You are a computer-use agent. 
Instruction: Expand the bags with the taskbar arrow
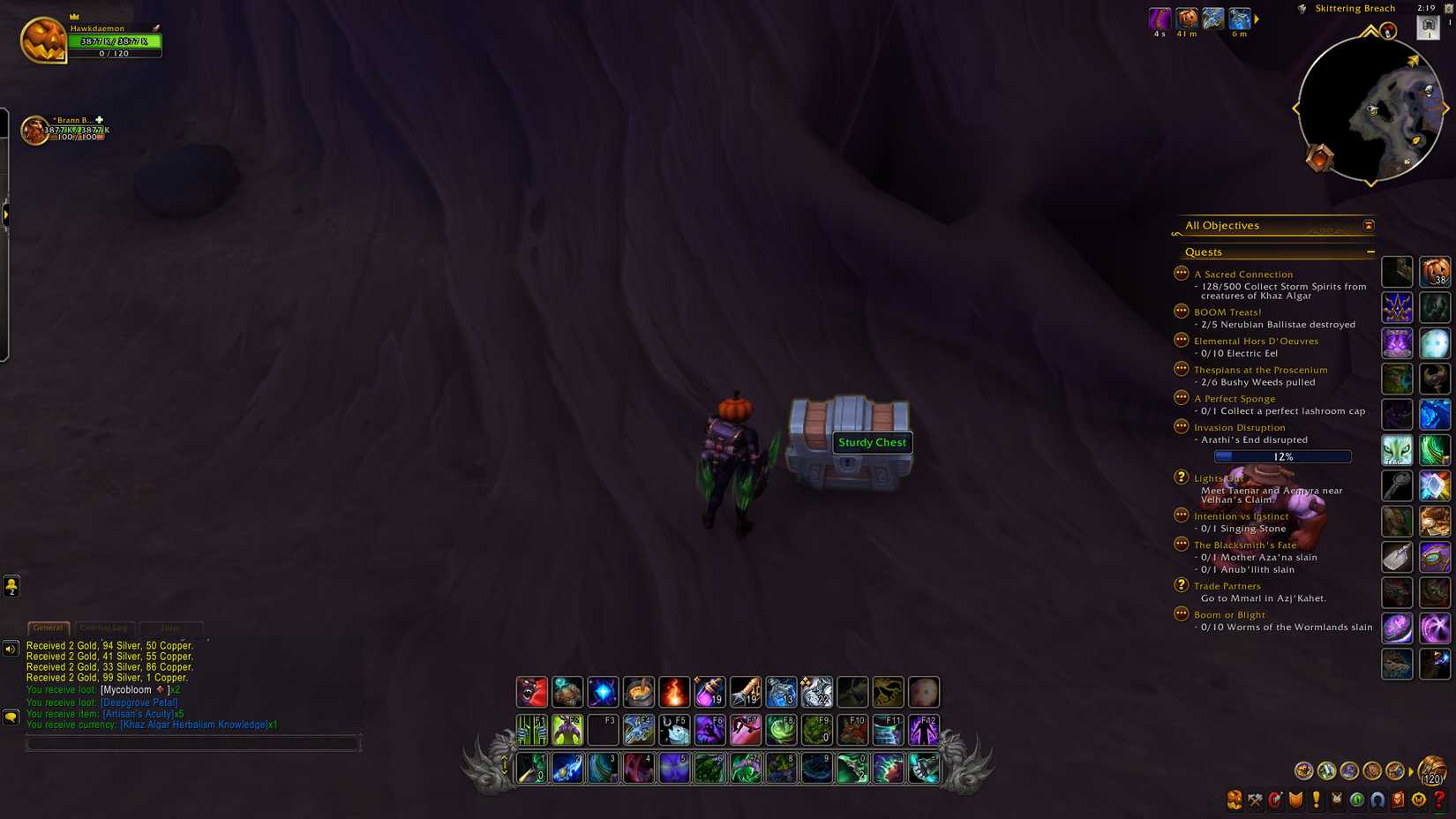pyautogui.click(x=1409, y=770)
